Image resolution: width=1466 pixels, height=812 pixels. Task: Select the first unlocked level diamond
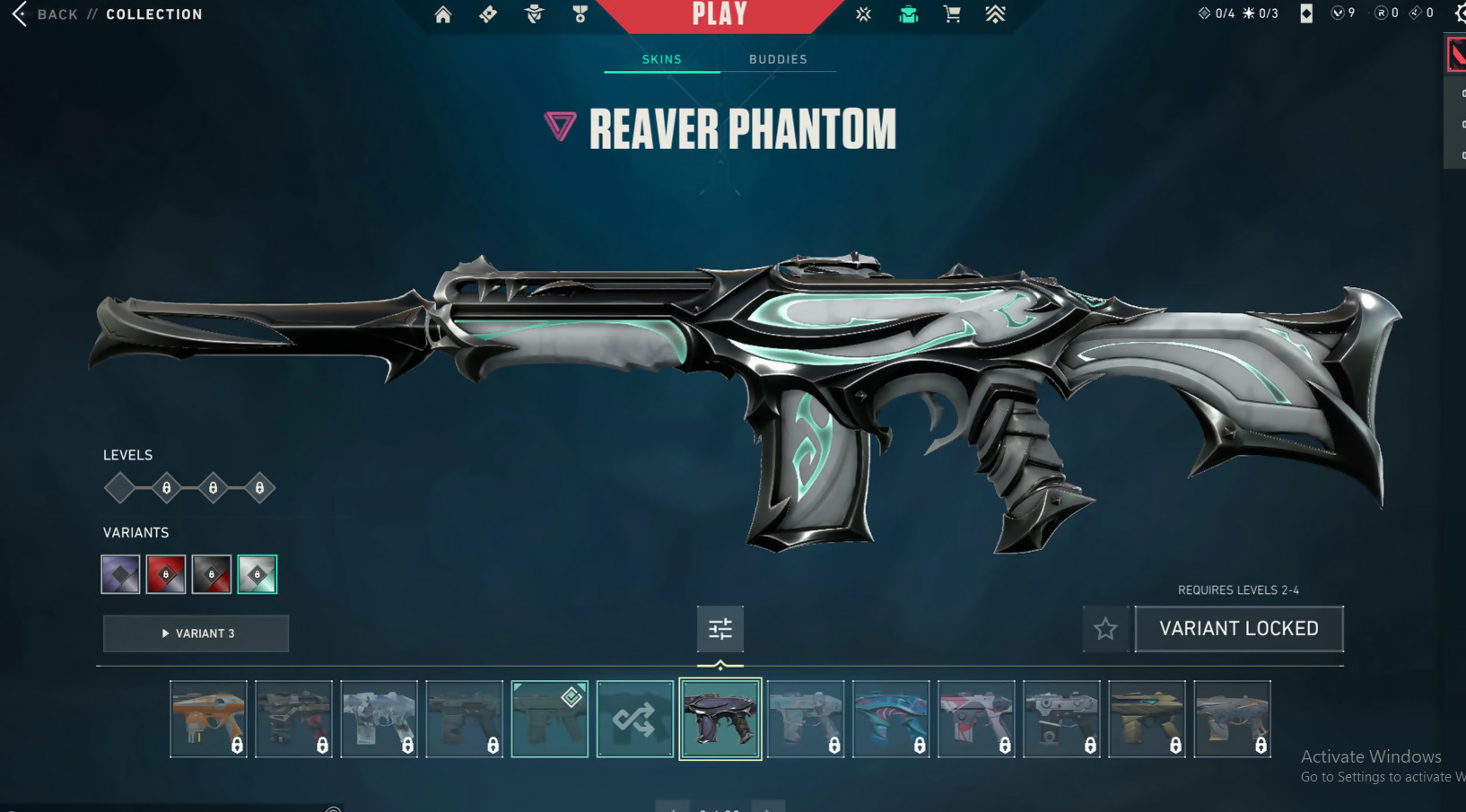point(119,488)
